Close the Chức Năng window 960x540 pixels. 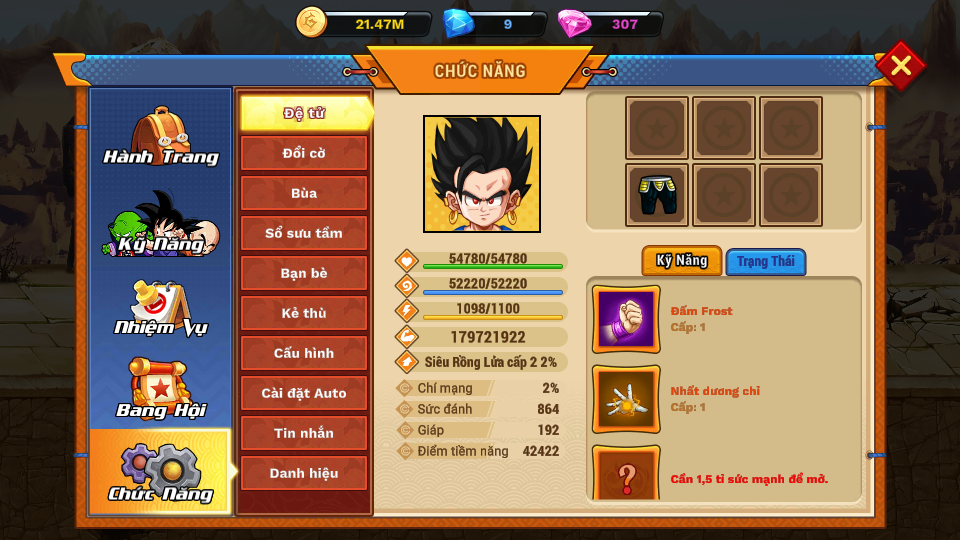coord(900,66)
